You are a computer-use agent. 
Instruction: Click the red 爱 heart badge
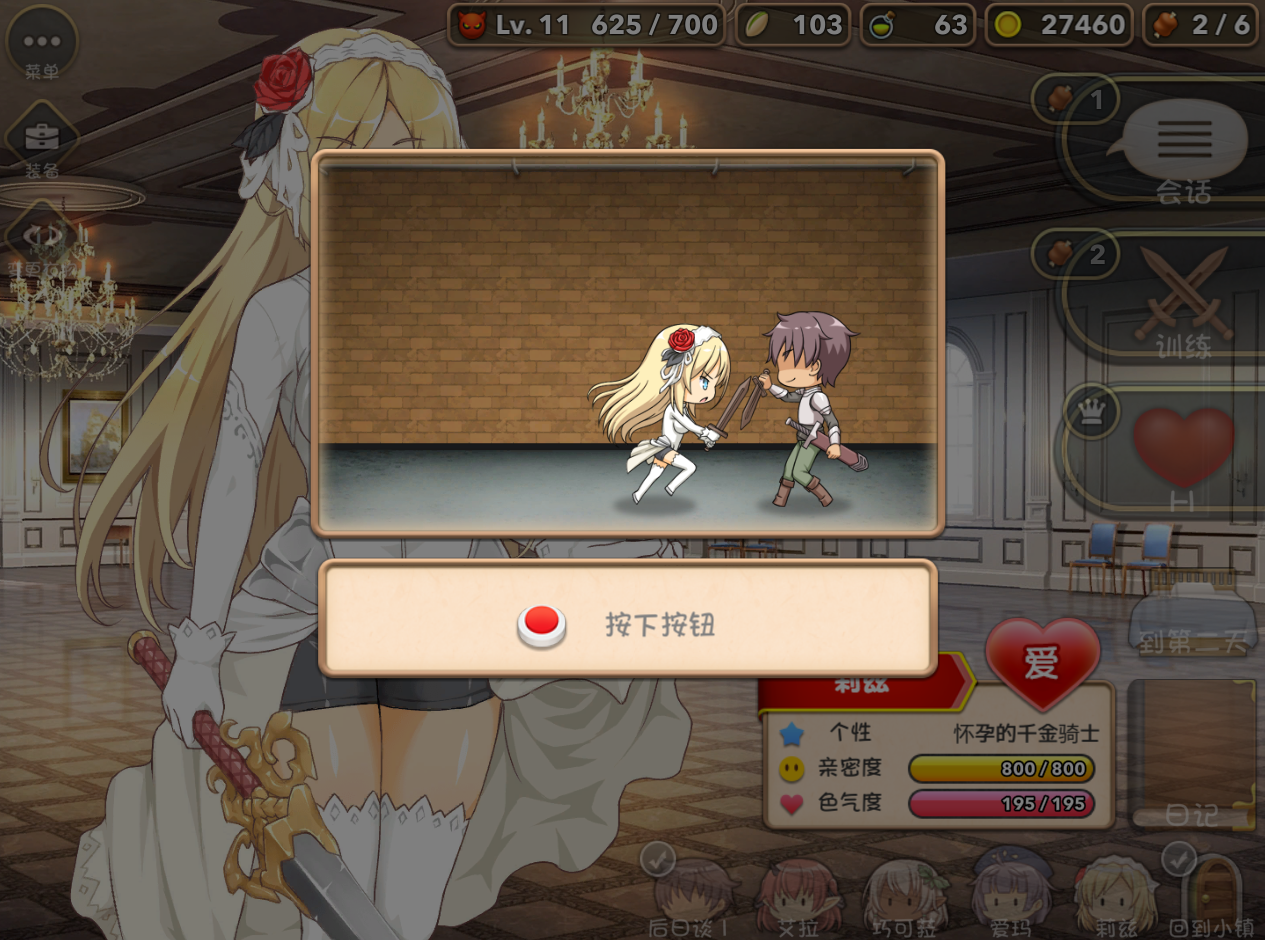tap(1042, 661)
